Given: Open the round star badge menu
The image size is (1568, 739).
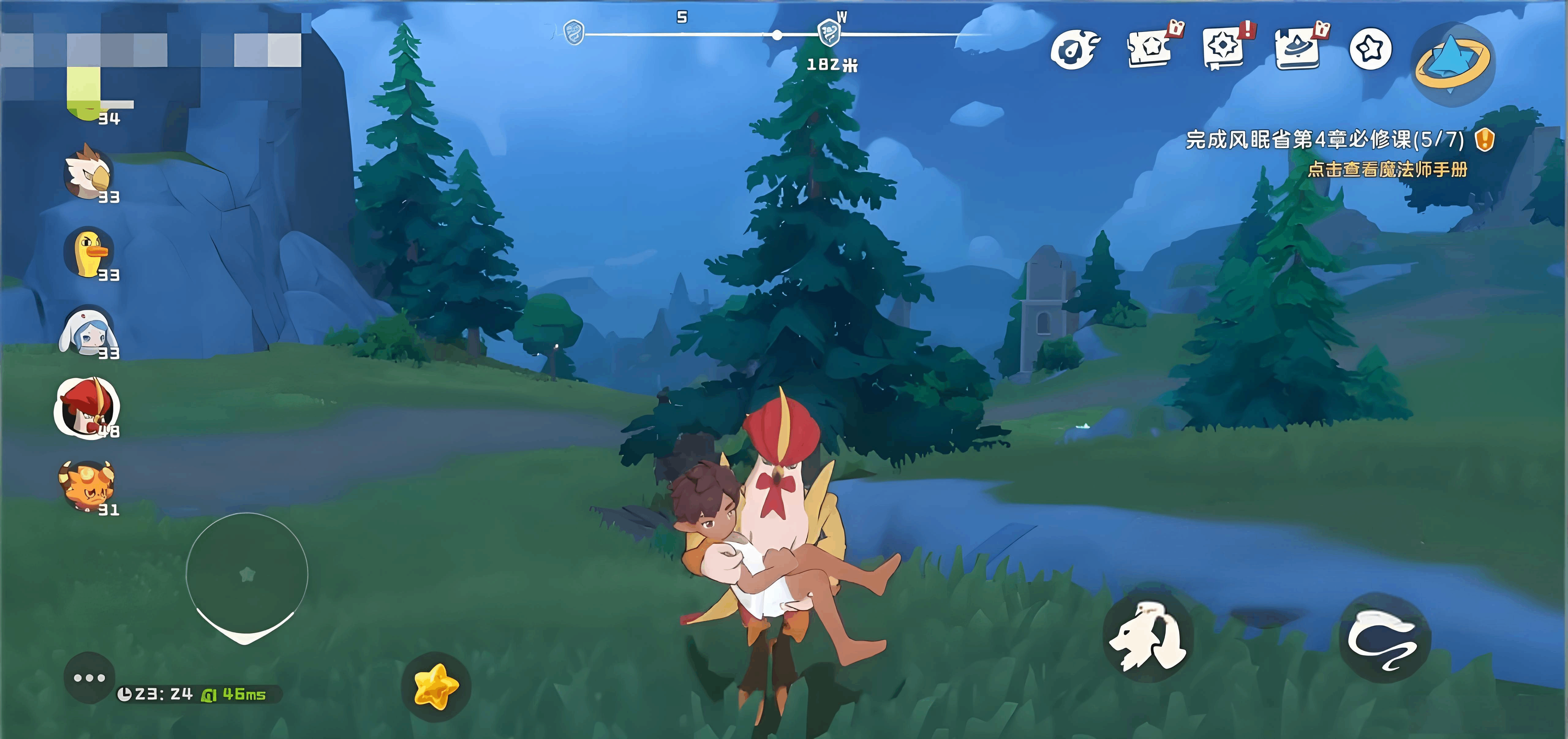Looking at the screenshot, I should pyautogui.click(x=1370, y=49).
